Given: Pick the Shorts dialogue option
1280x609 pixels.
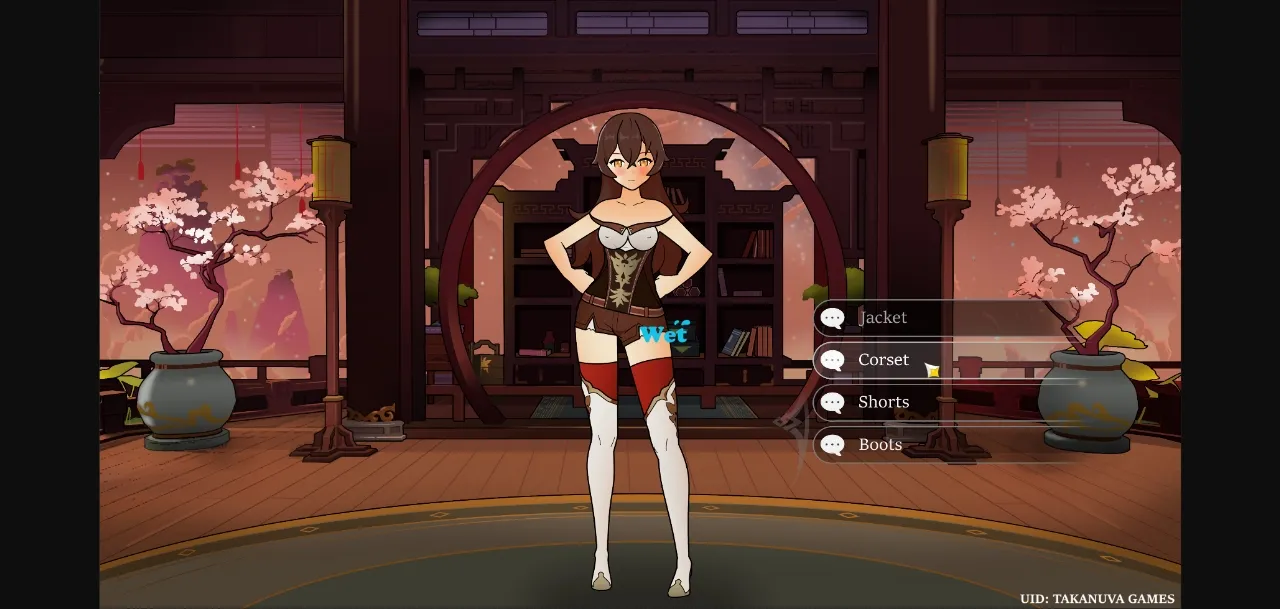Looking at the screenshot, I should click(883, 403).
